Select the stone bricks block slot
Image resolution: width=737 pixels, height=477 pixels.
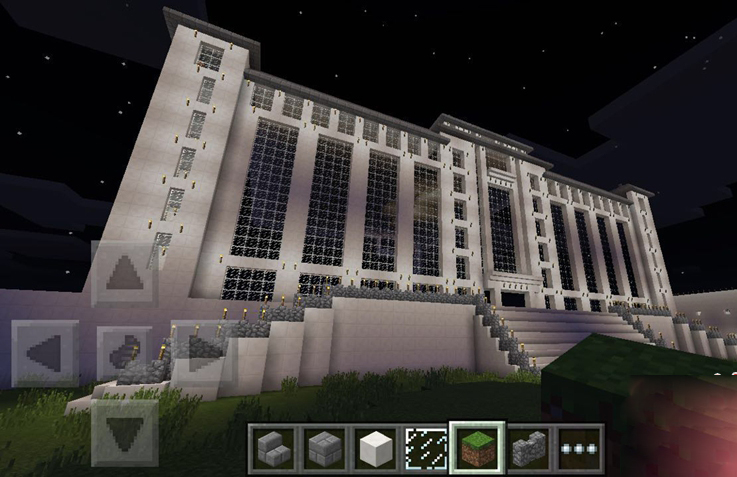click(x=323, y=446)
